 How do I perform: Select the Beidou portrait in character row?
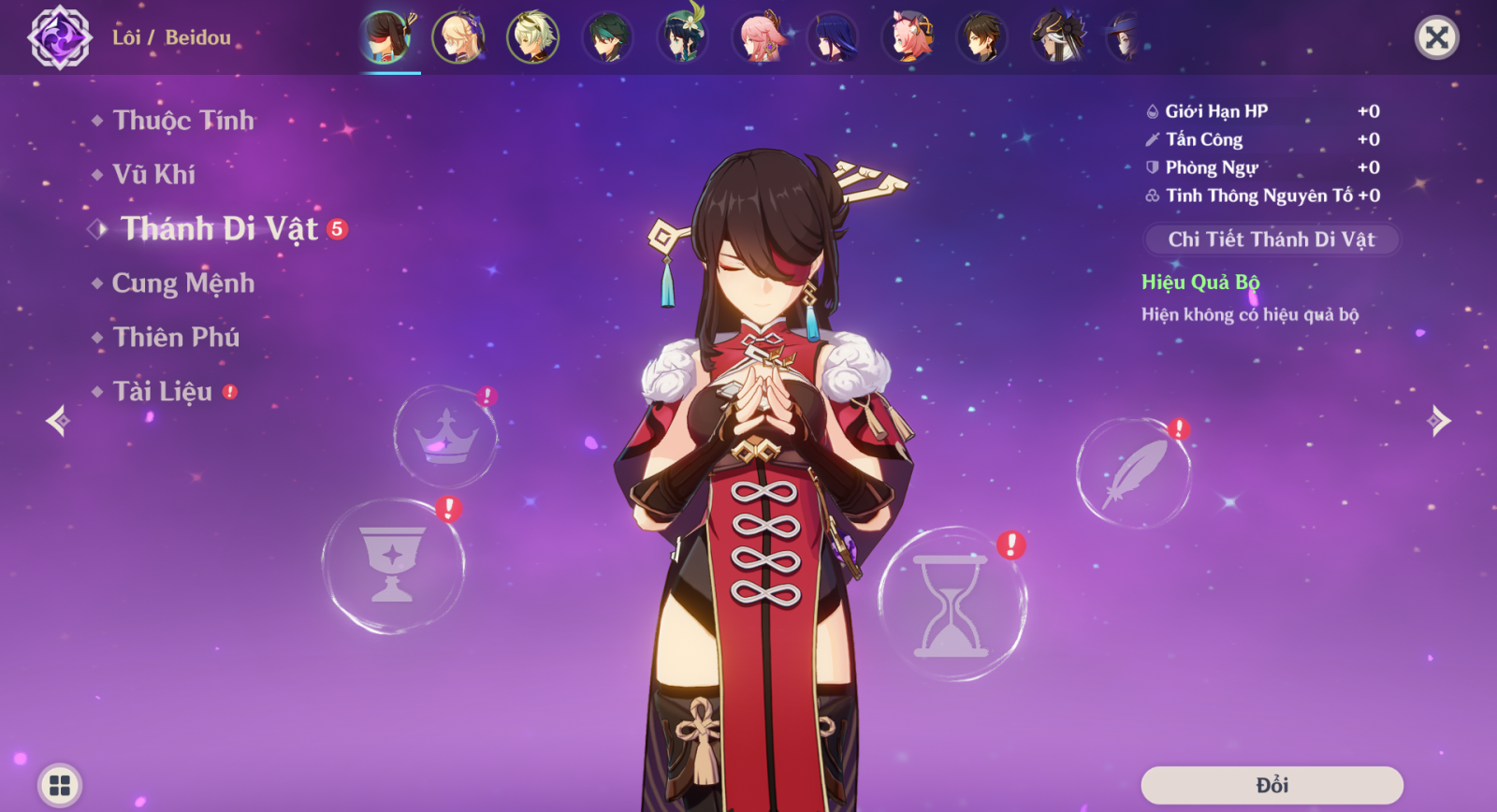pyautogui.click(x=385, y=38)
